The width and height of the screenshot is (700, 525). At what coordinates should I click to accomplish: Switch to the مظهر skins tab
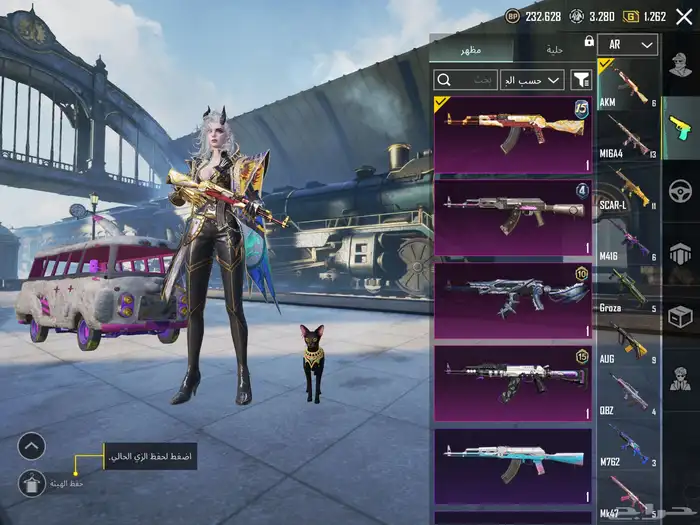point(470,49)
